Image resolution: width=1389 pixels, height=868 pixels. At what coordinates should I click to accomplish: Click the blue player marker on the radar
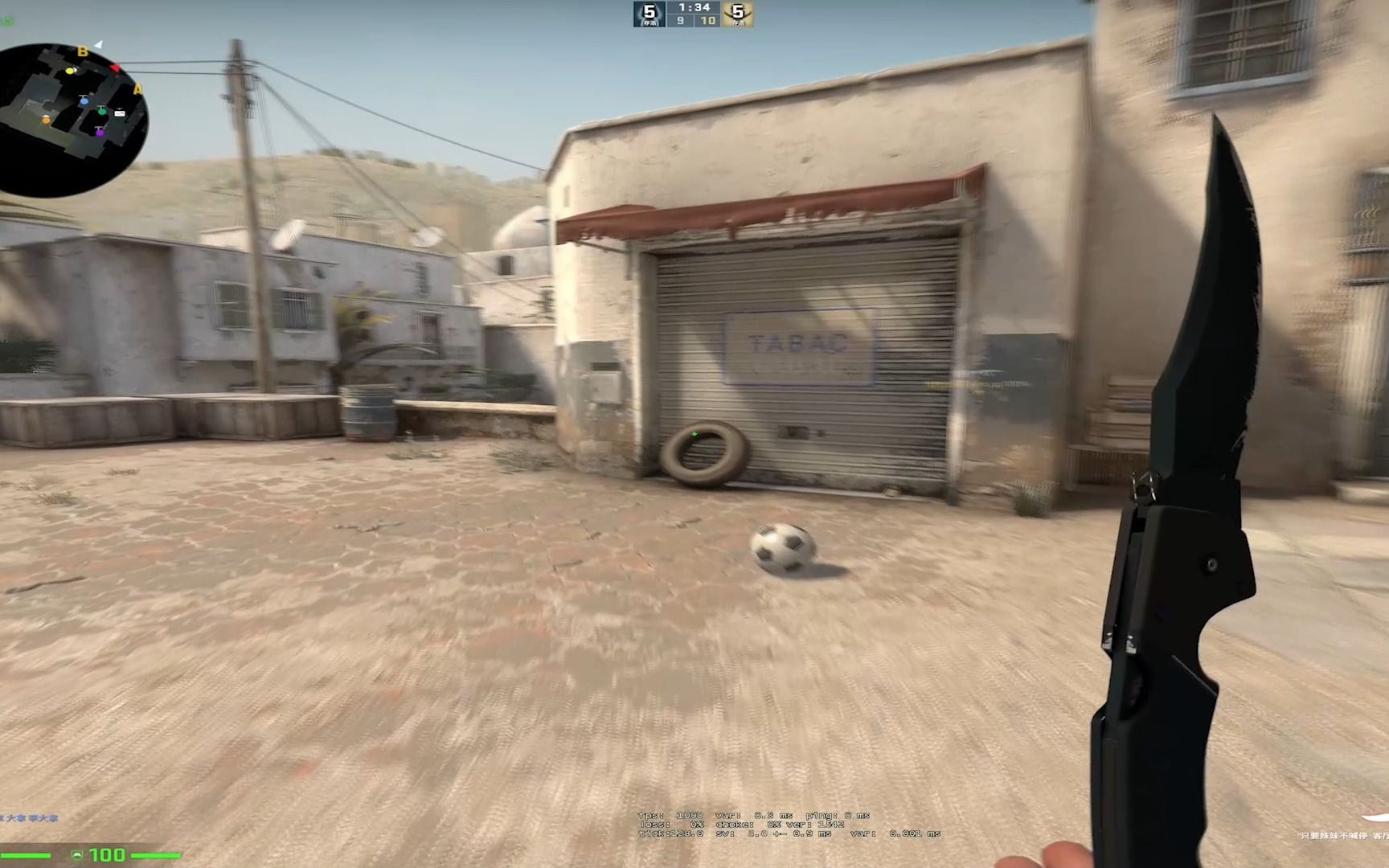[84, 101]
